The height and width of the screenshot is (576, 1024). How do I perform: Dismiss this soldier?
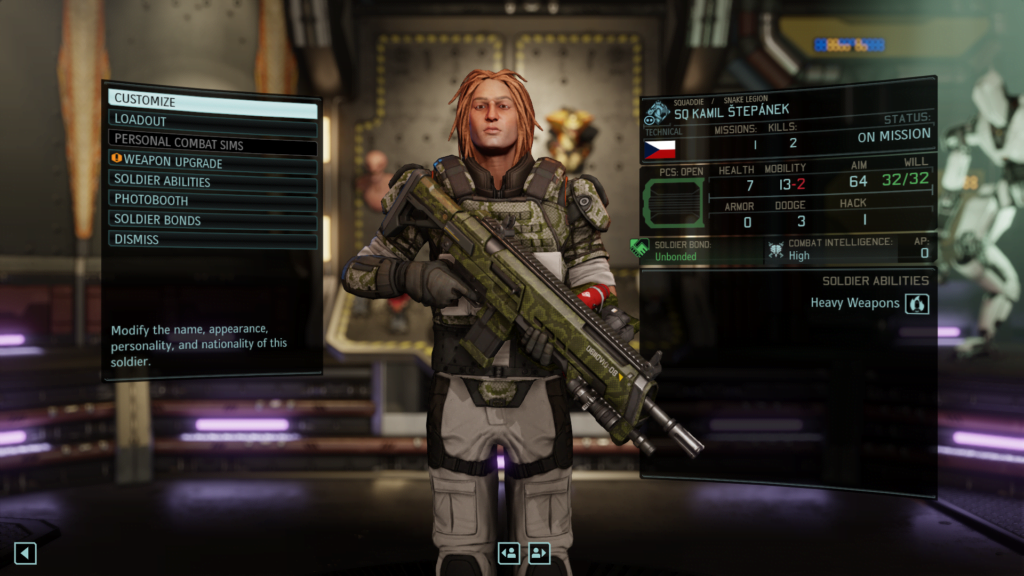click(x=212, y=240)
